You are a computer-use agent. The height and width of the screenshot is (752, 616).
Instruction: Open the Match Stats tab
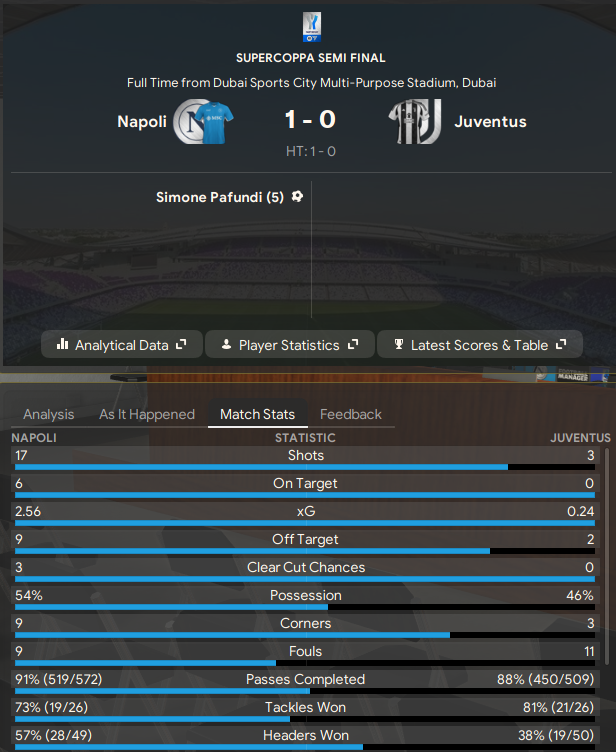tap(257, 414)
